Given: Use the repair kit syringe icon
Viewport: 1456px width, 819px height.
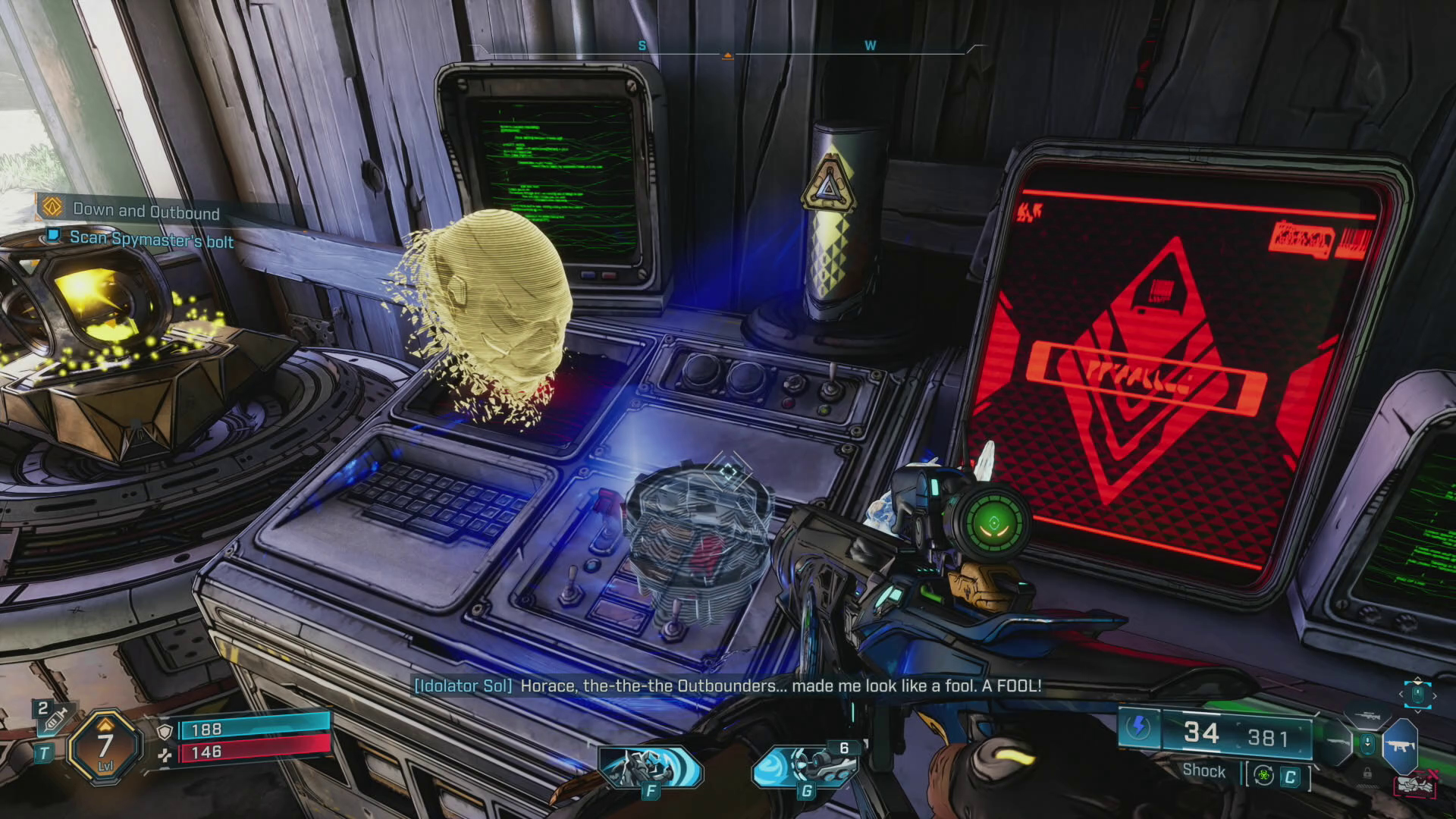Looking at the screenshot, I should (52, 719).
